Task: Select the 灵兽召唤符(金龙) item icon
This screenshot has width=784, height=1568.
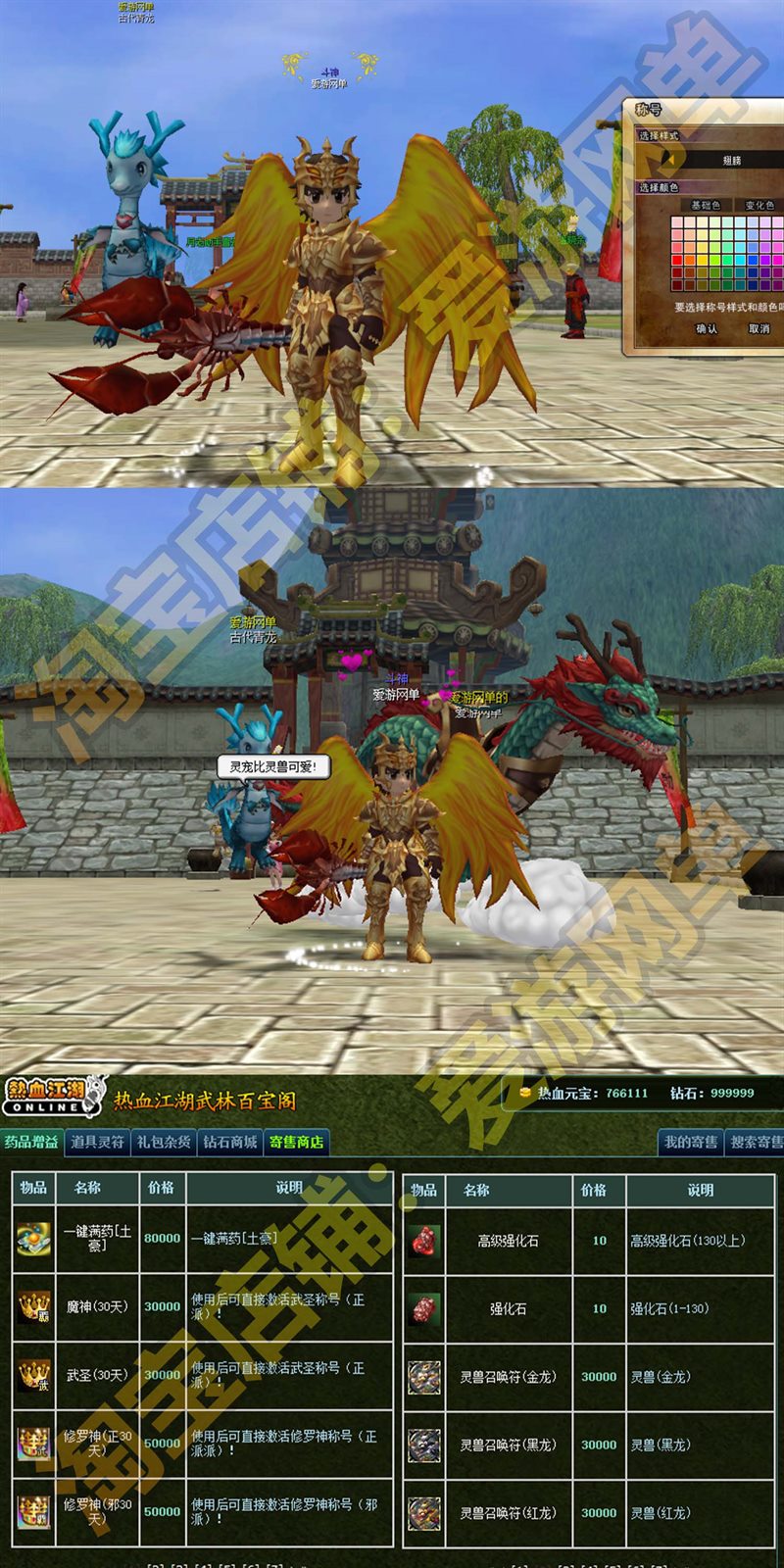Action: coord(424,1377)
